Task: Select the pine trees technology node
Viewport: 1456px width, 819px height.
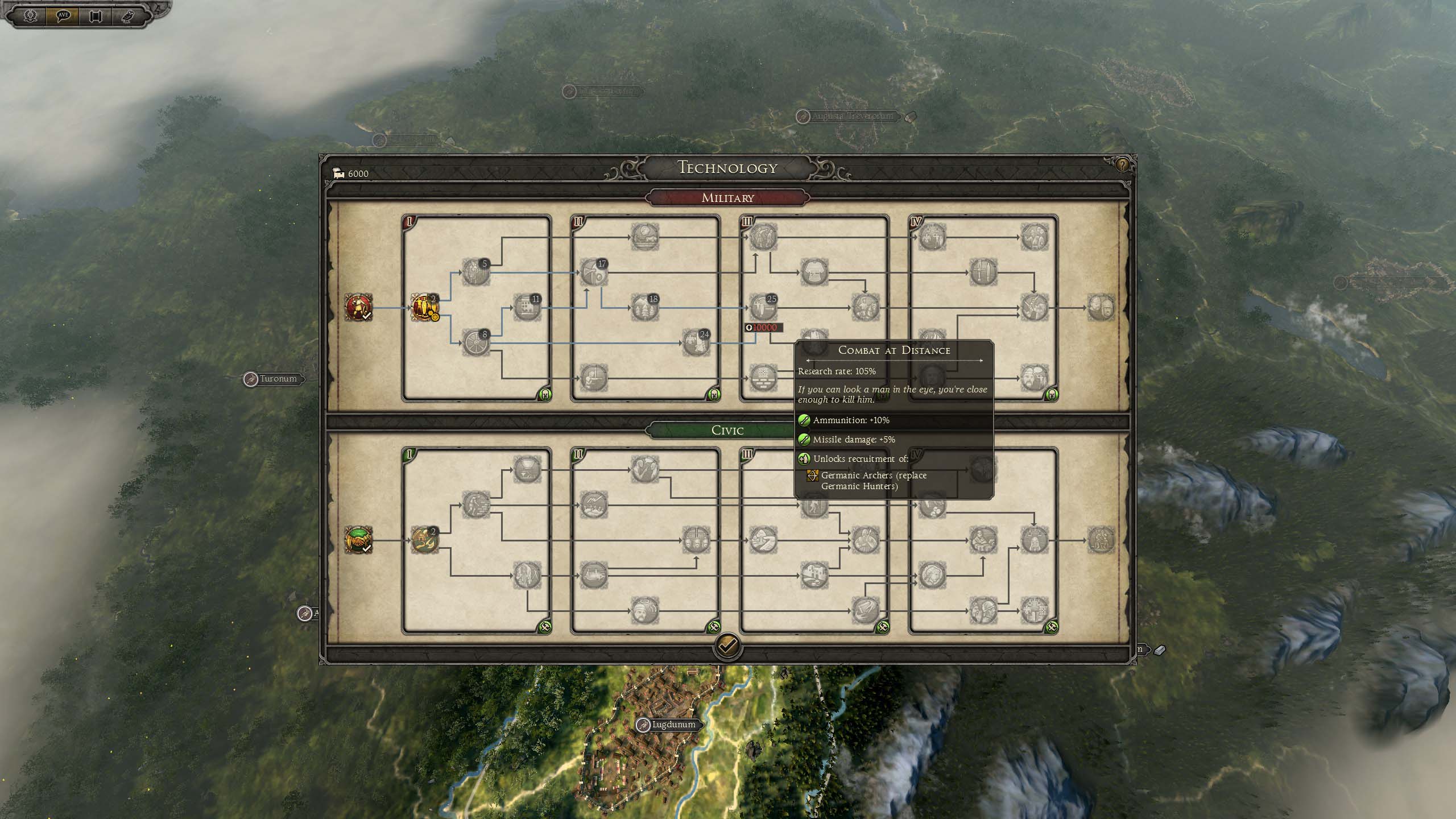Action: point(644,308)
